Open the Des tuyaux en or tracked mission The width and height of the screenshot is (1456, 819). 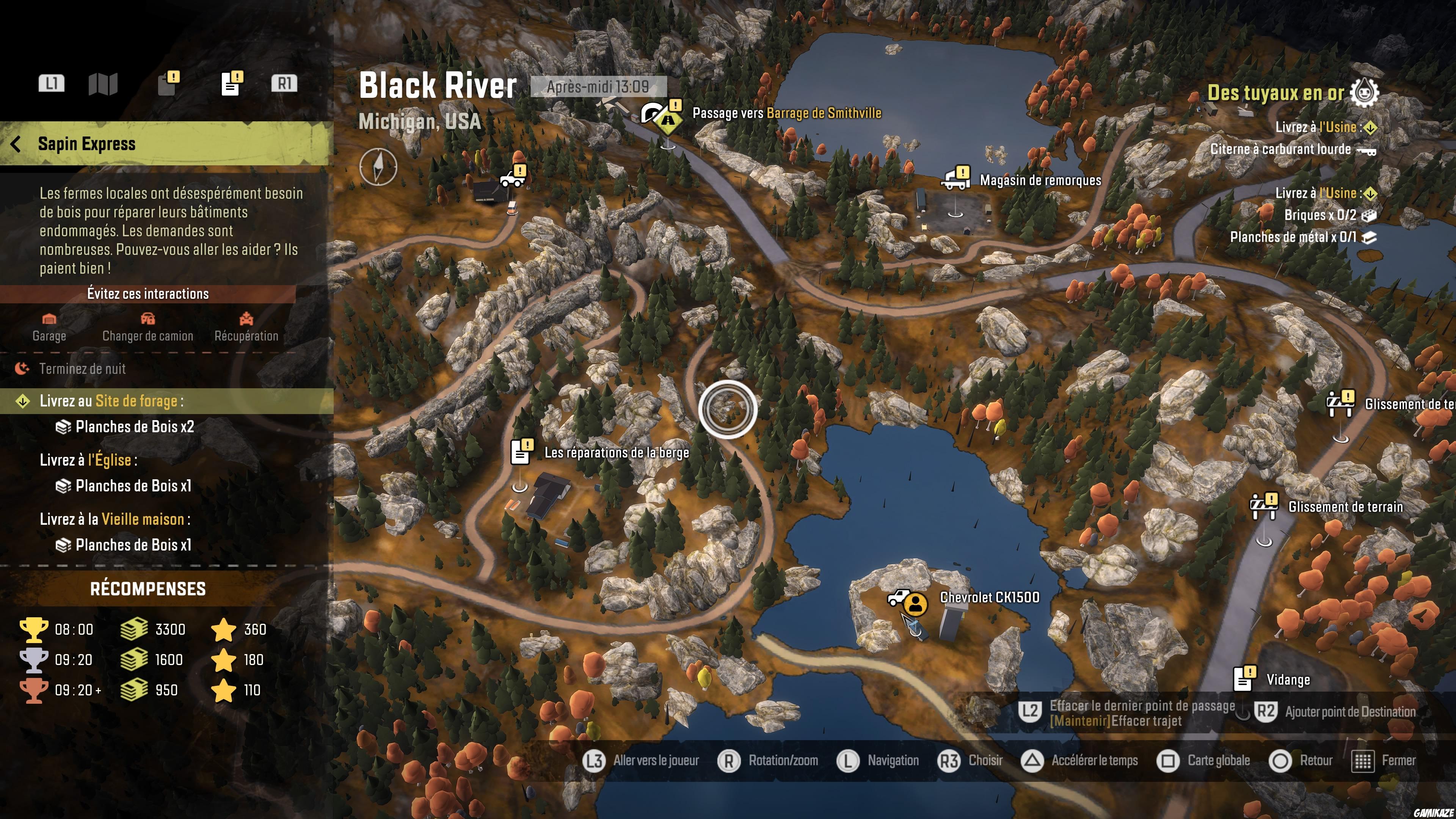[x=1275, y=93]
